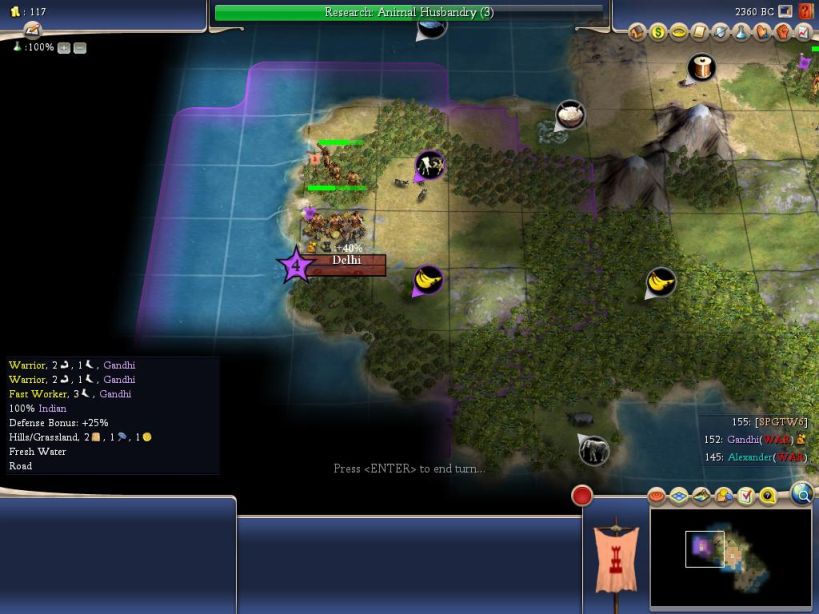The width and height of the screenshot is (819, 614).
Task: Open the main menu icon beside the date
Action: (785, 11)
